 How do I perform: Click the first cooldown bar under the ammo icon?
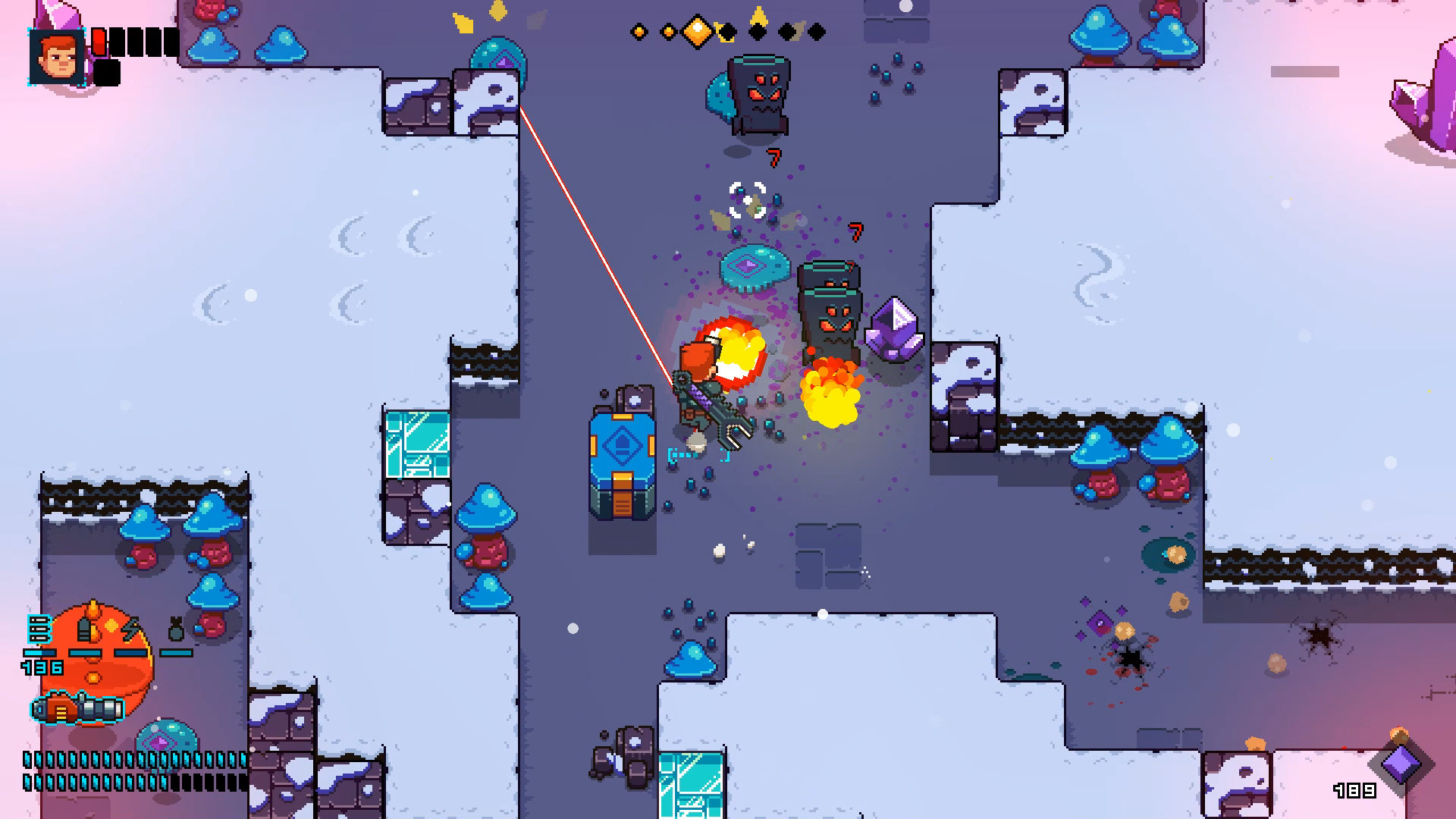pyautogui.click(x=39, y=652)
